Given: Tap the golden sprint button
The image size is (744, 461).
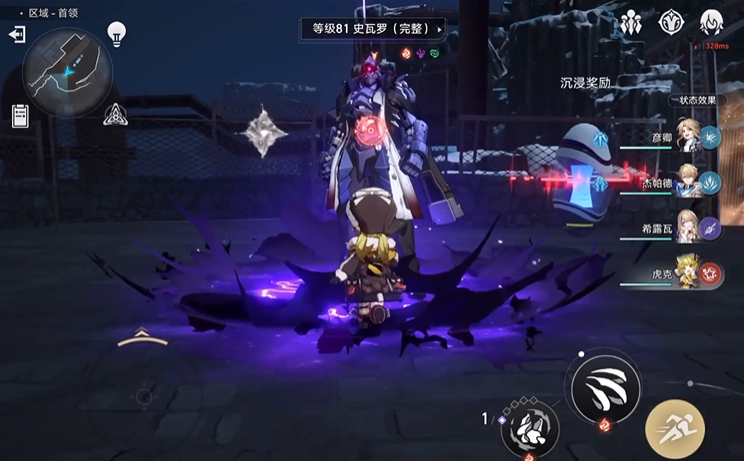Looking at the screenshot, I should click(675, 429).
